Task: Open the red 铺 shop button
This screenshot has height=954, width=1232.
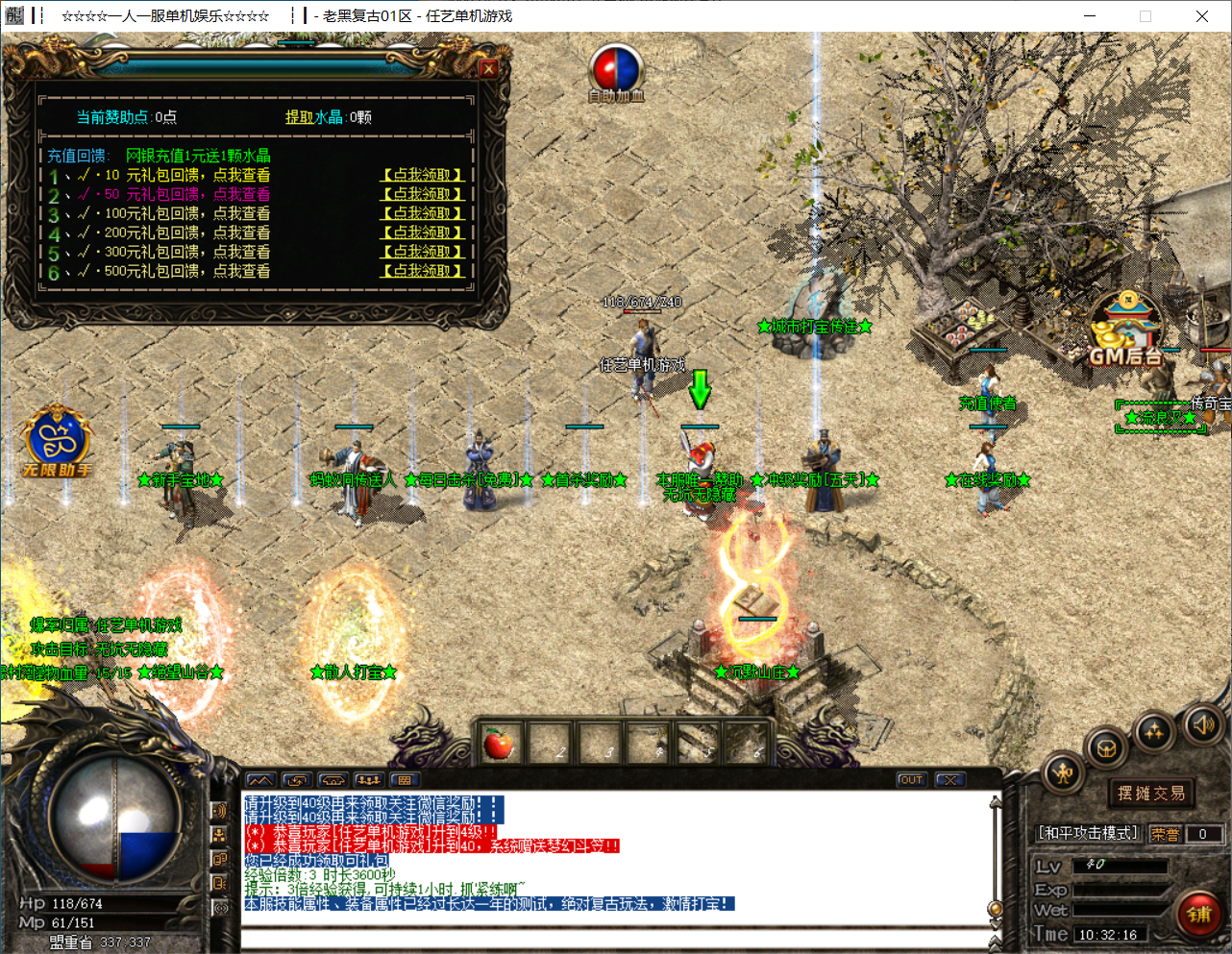Action: pyautogui.click(x=1198, y=914)
